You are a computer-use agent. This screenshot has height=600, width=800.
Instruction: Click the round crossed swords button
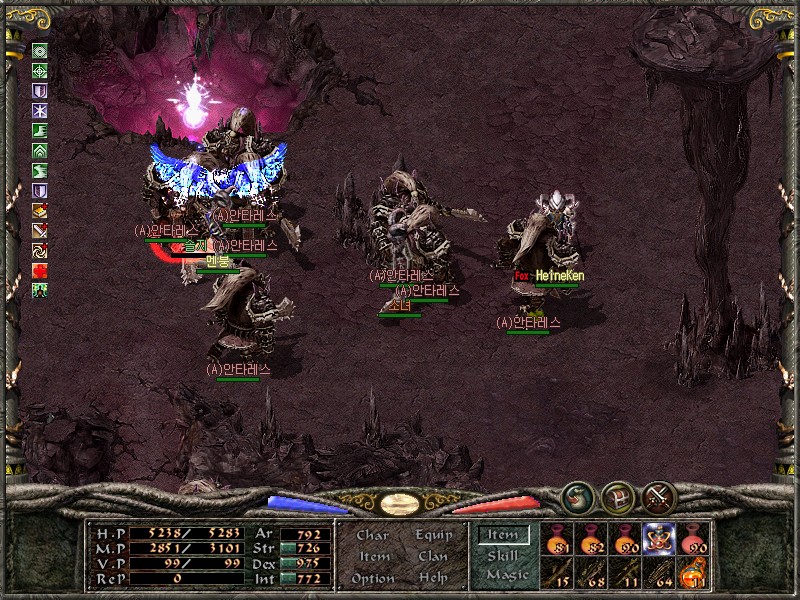tap(660, 496)
